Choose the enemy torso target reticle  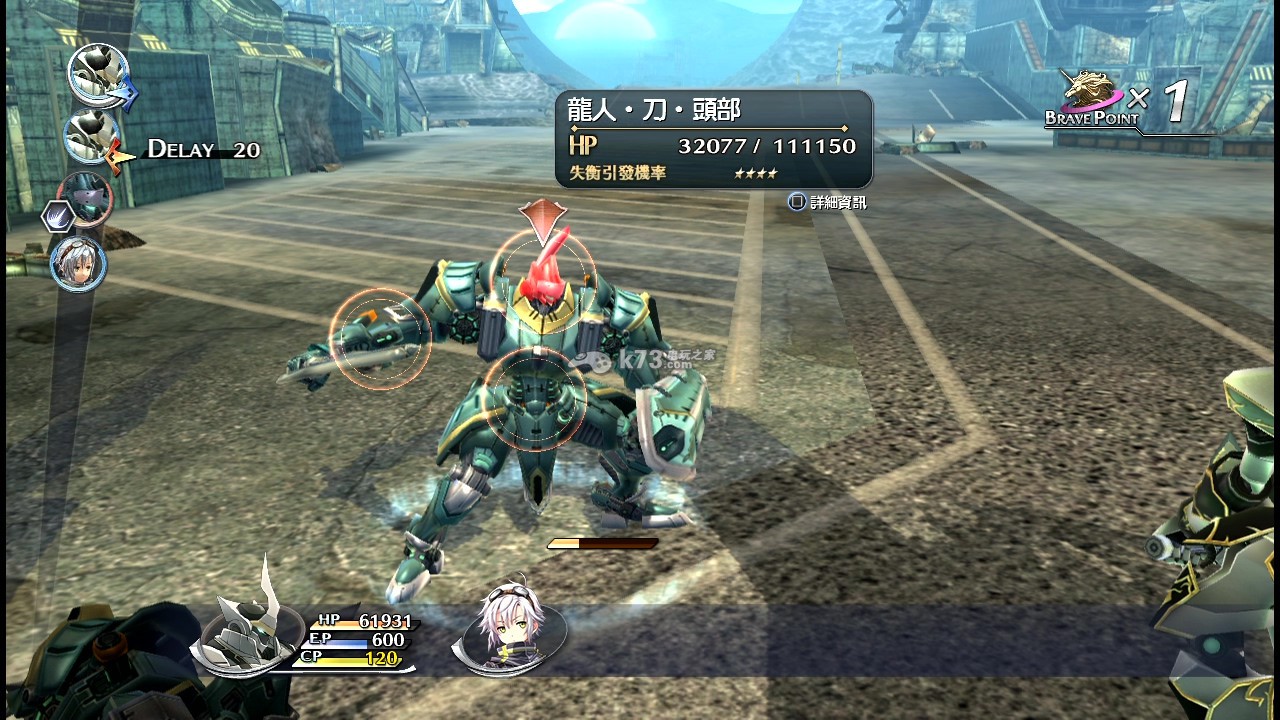(535, 399)
